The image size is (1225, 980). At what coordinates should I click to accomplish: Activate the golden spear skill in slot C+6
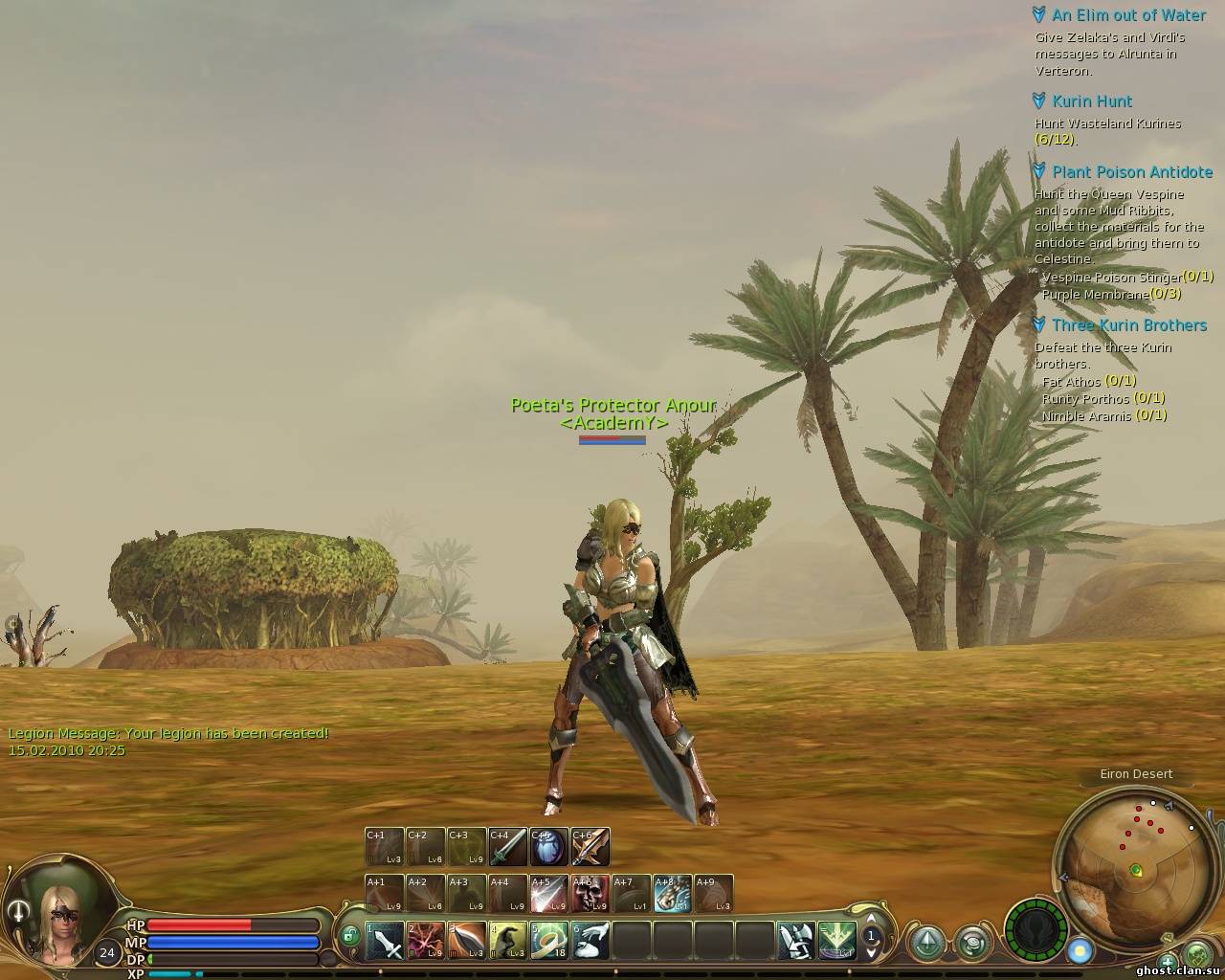590,847
